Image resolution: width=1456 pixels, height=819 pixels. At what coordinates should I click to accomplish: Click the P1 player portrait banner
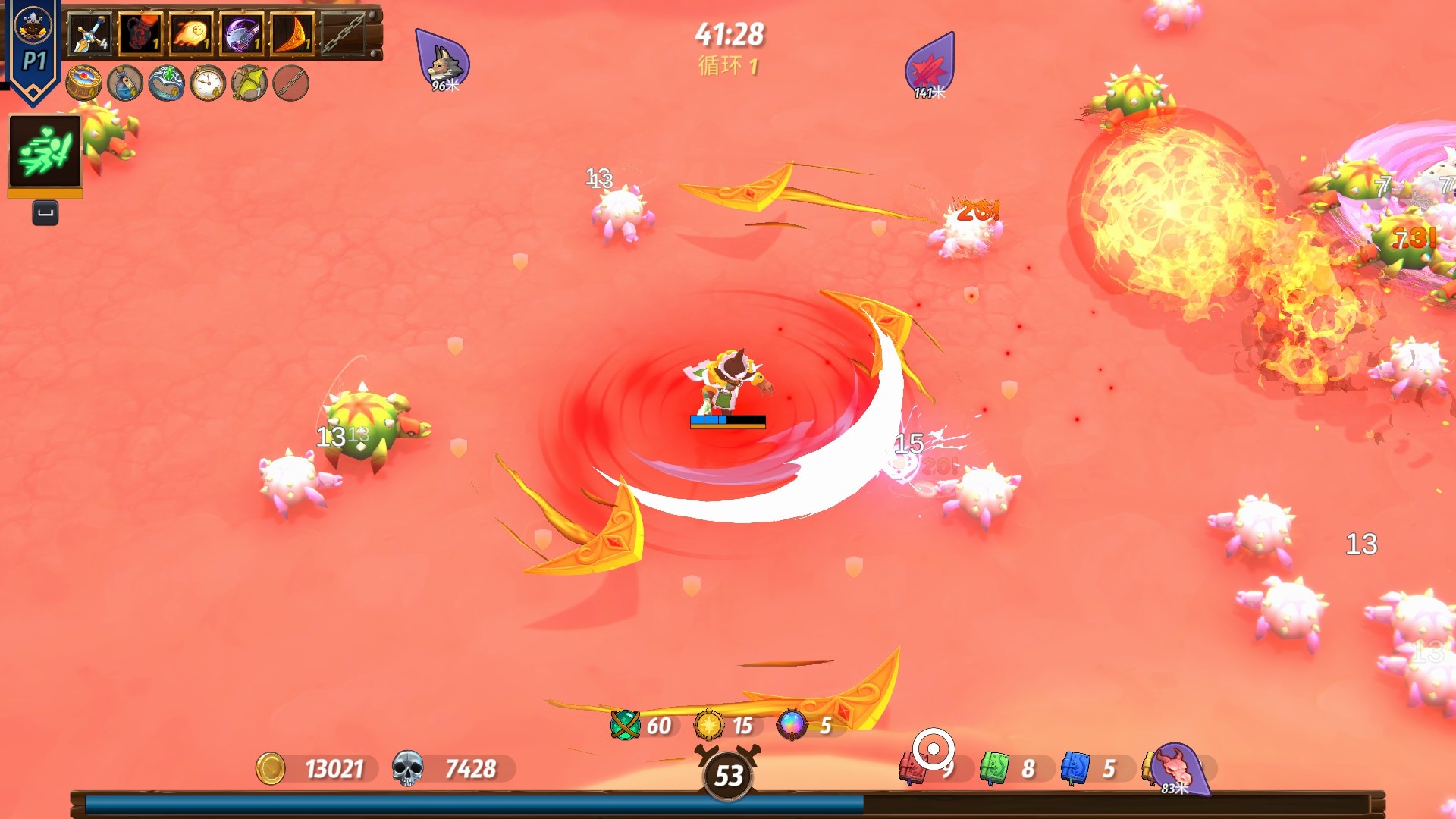pos(33,49)
